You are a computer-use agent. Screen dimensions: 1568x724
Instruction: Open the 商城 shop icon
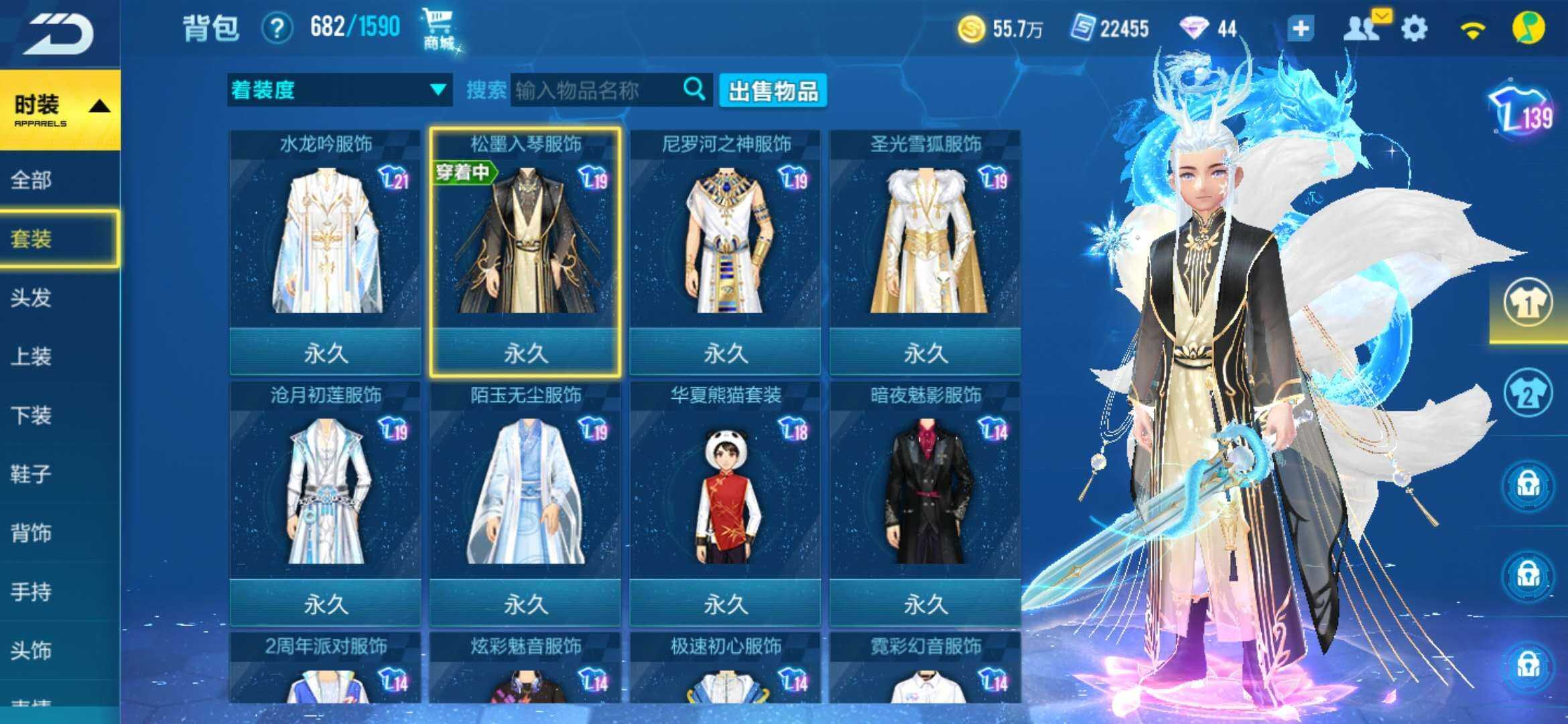tap(438, 27)
